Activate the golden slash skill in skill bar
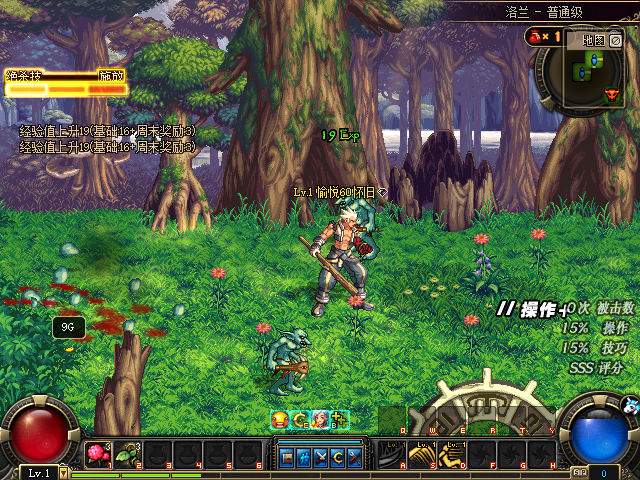Screen dimensions: 640x480 coord(421,456)
